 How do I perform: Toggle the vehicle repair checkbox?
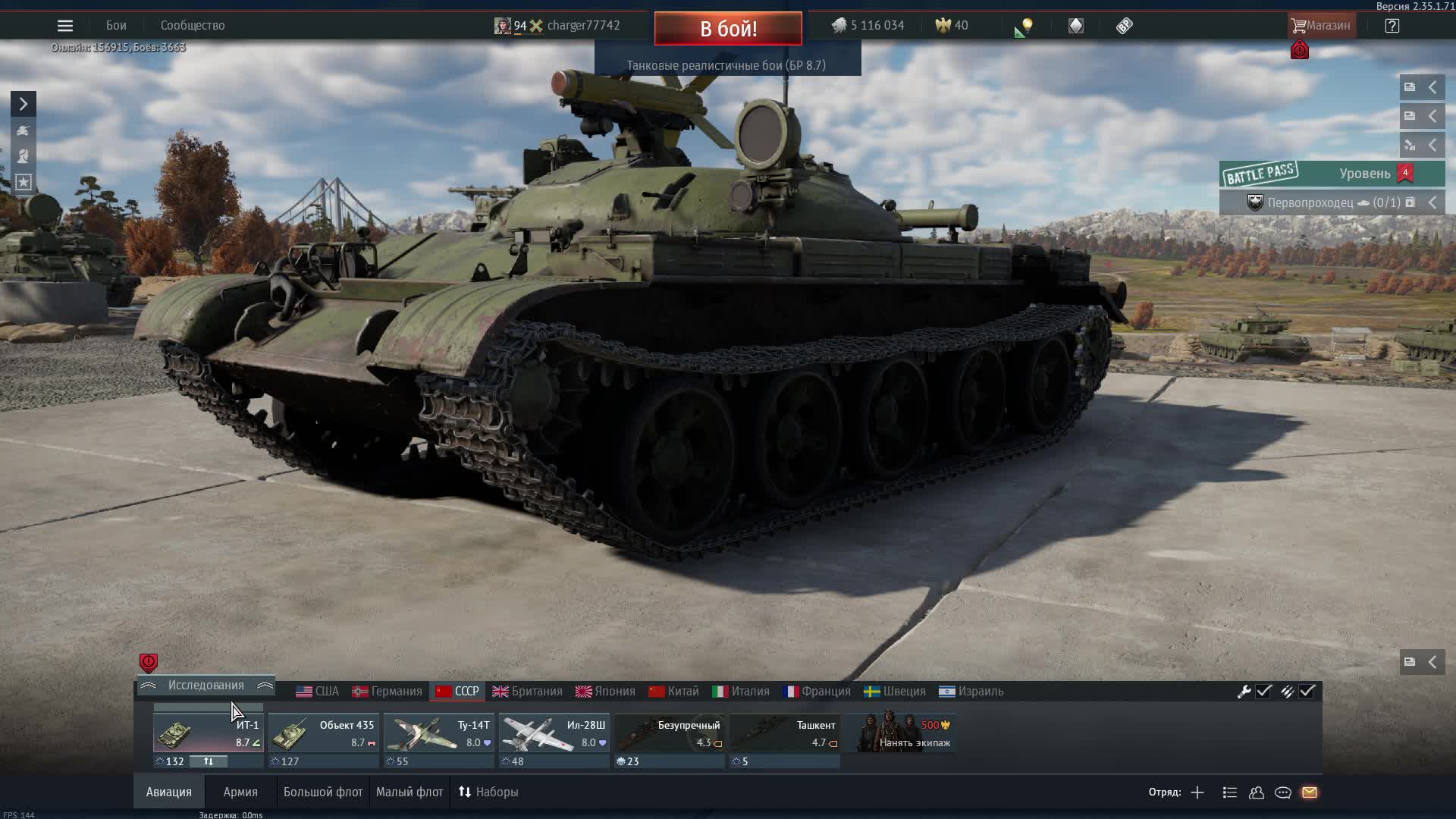[x=1262, y=691]
